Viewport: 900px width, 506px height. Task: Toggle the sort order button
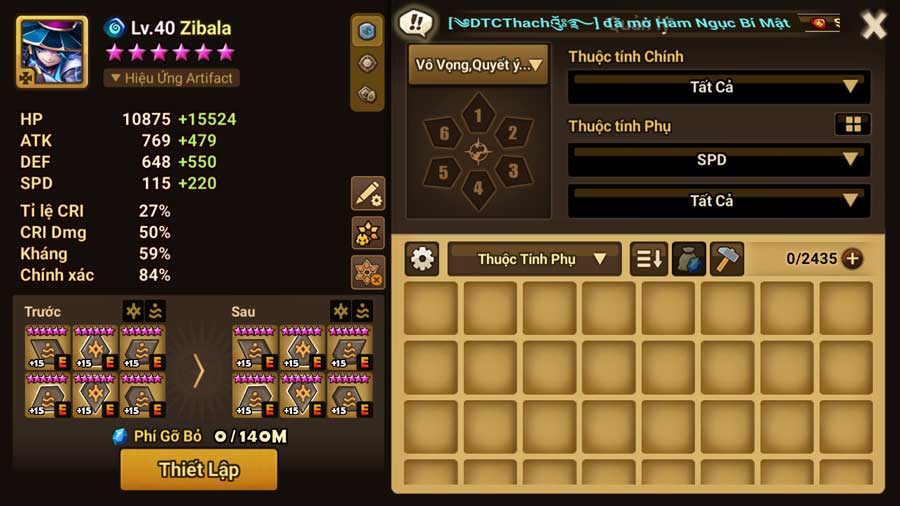(x=648, y=259)
